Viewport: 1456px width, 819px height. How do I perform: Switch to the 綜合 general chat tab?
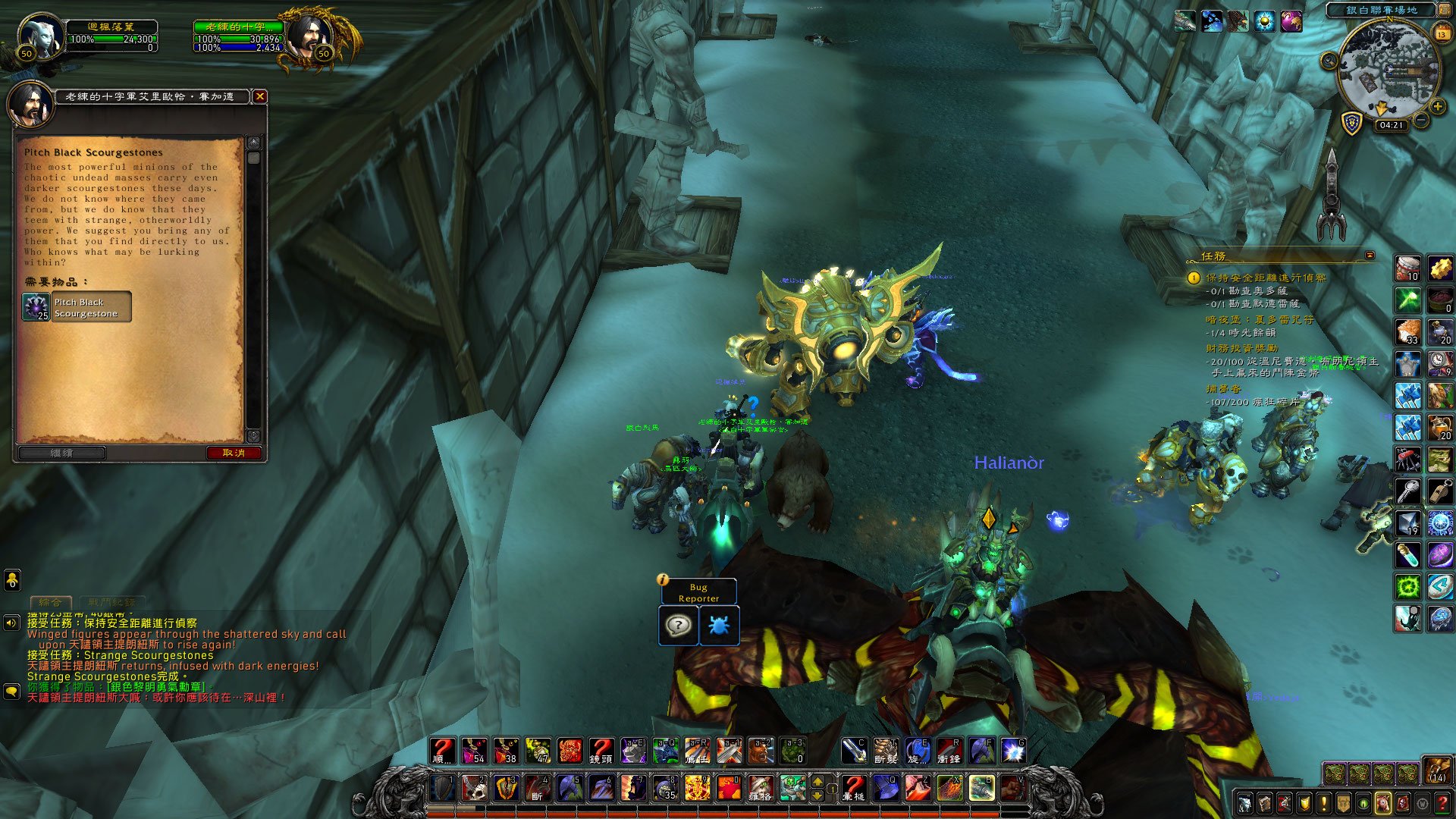point(51,602)
